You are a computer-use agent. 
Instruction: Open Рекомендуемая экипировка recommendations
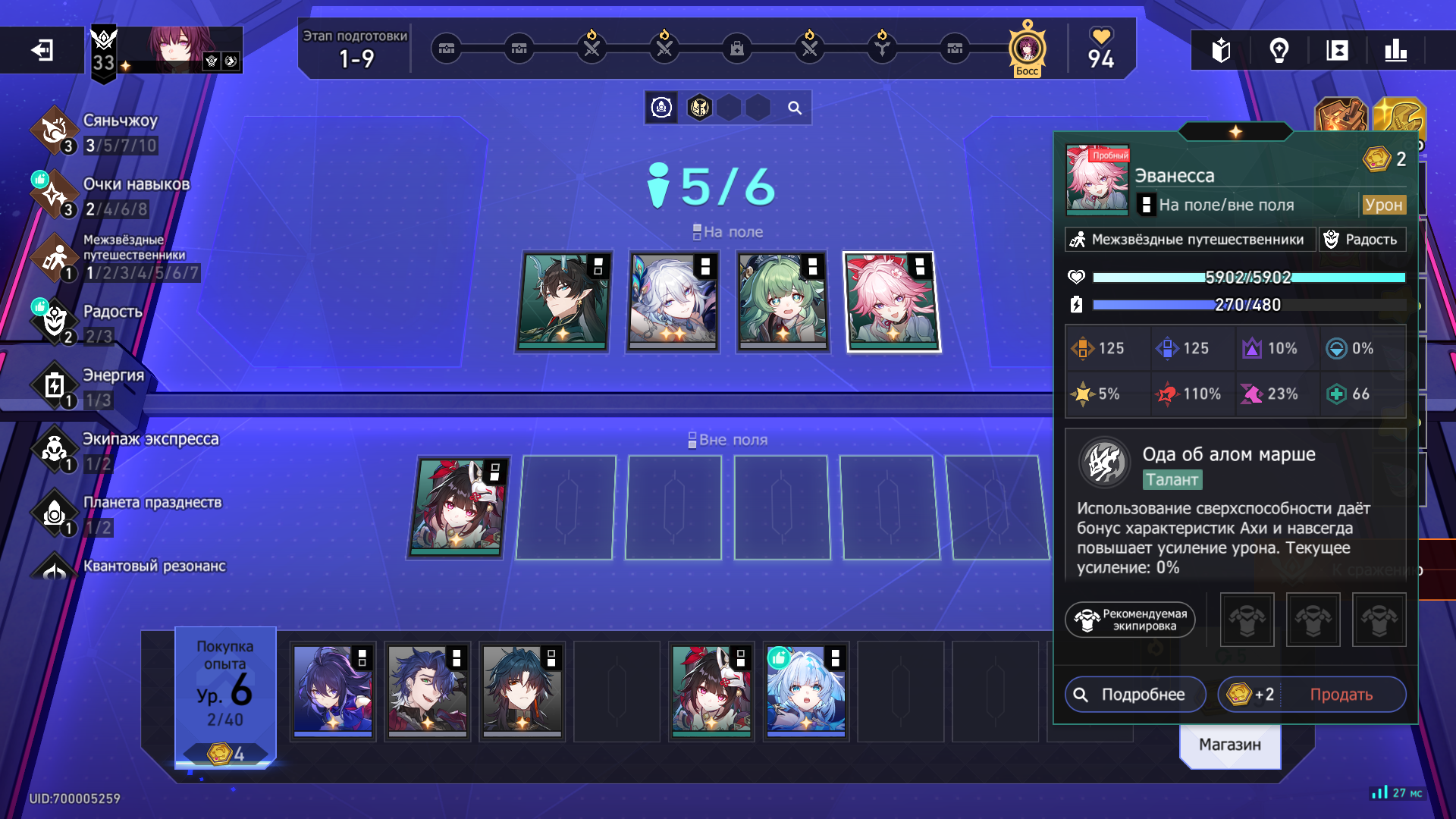coord(1130,620)
